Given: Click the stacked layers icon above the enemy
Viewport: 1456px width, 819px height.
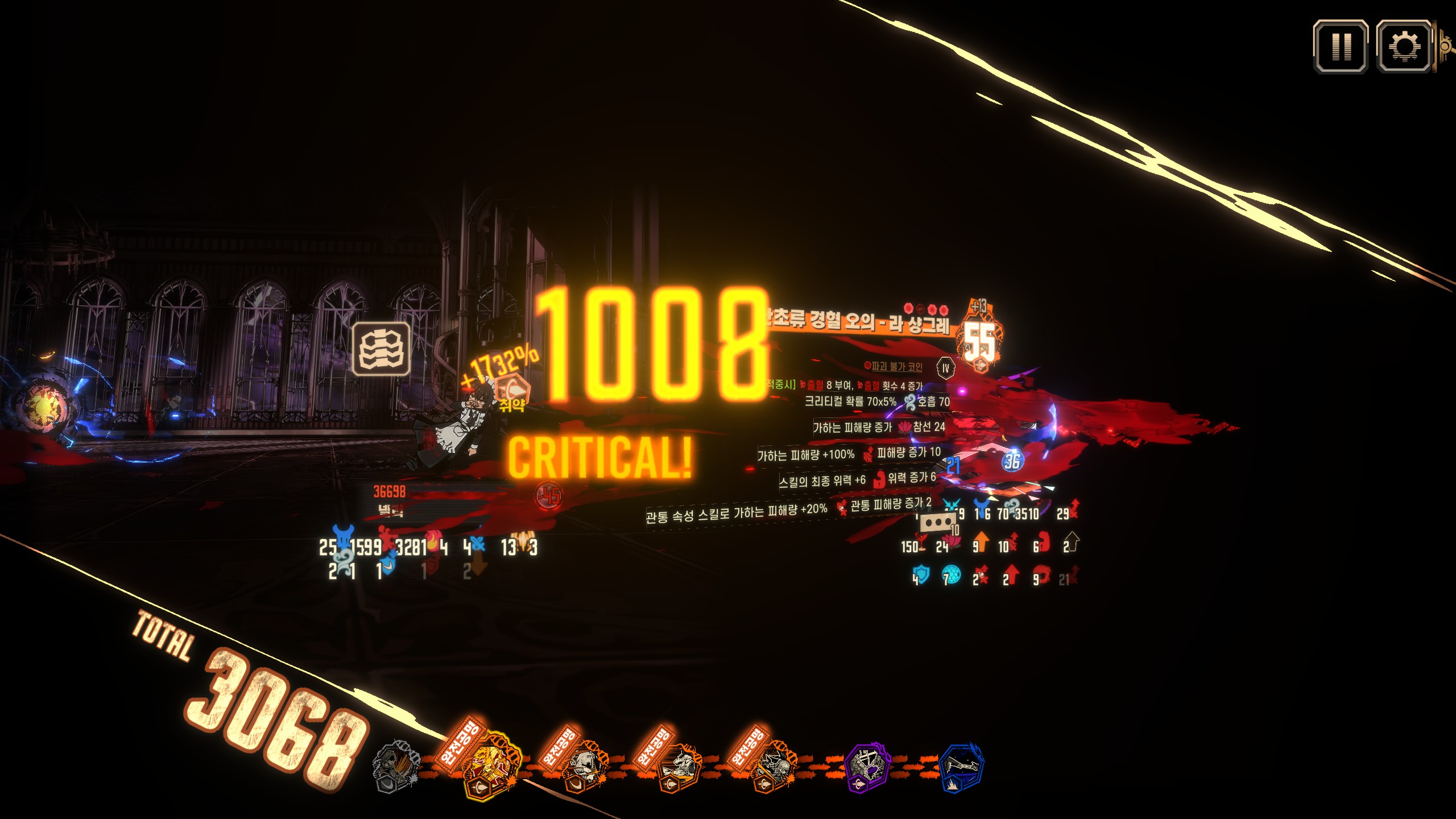Looking at the screenshot, I should (381, 349).
